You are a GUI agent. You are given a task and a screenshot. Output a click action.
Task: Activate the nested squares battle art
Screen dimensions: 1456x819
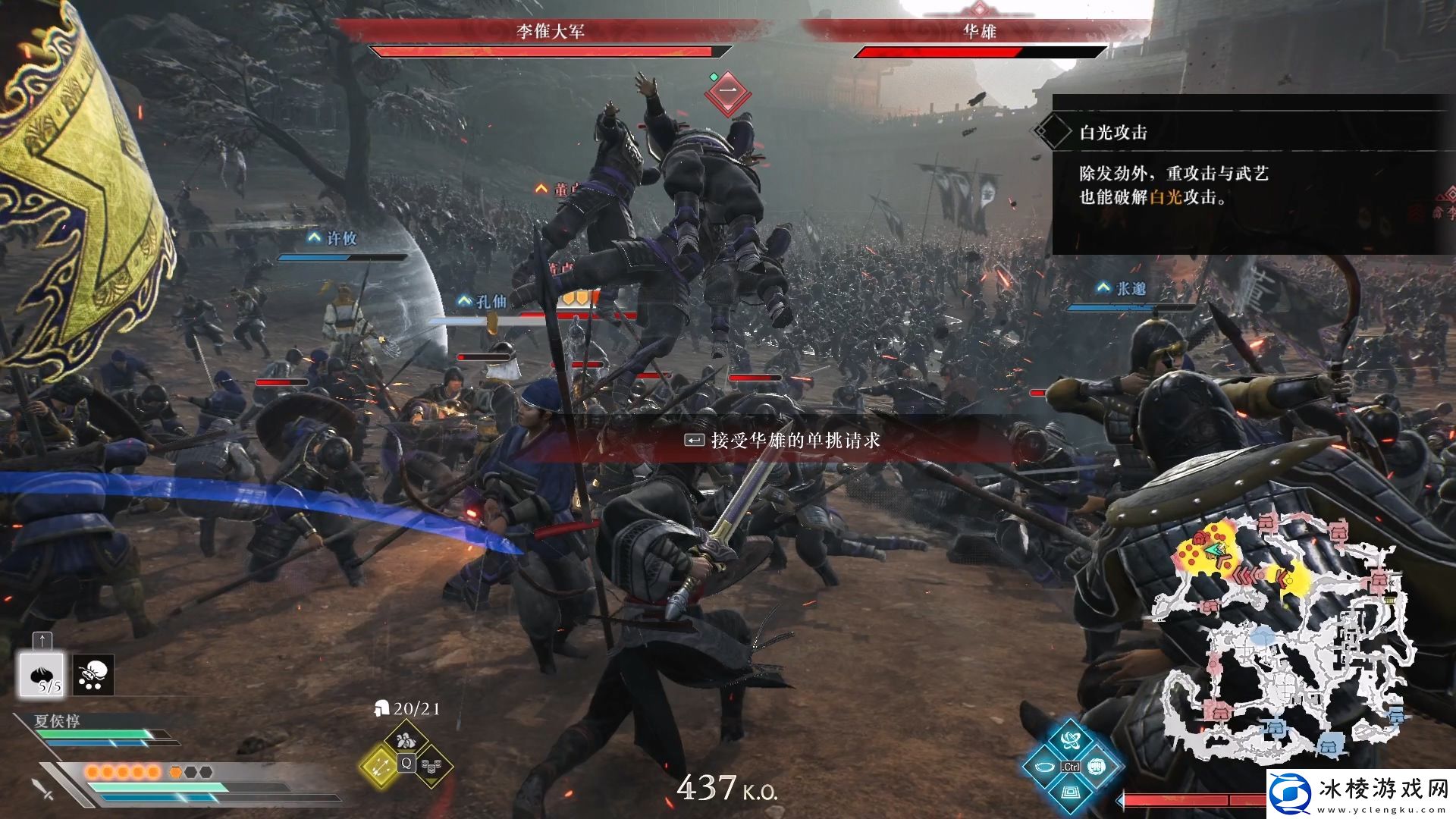1070,792
